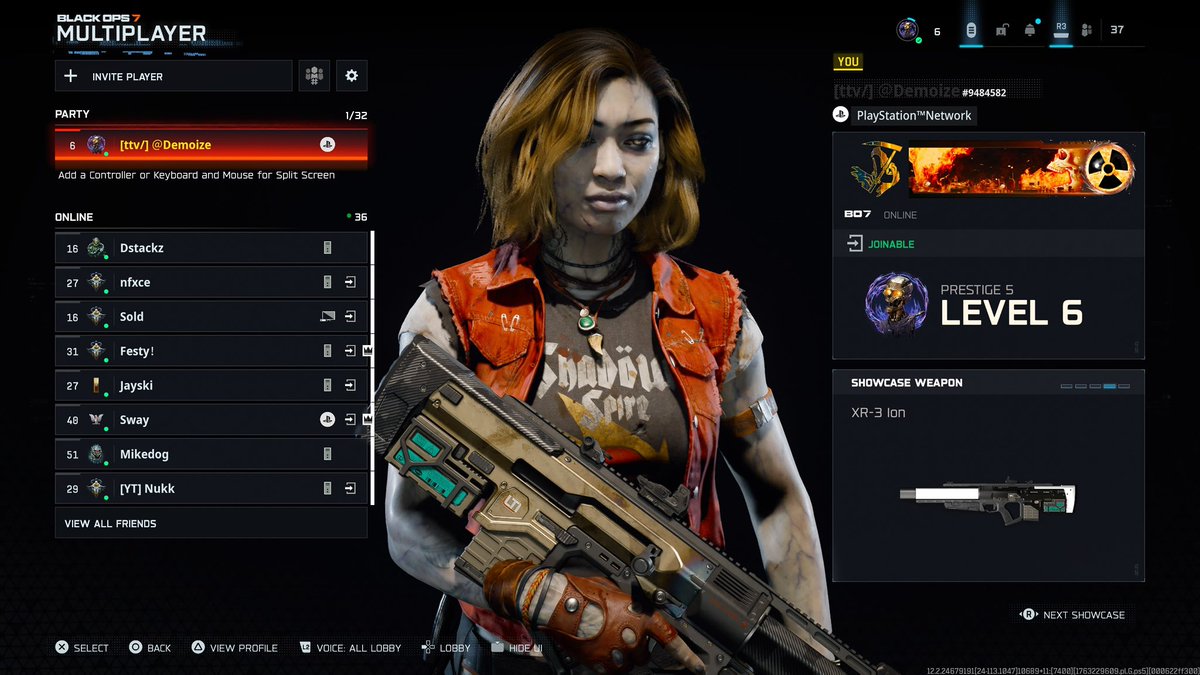Screen dimensions: 1200x675
Task: Open the XR-3 Ion showcase weapon panel
Action: point(988,475)
